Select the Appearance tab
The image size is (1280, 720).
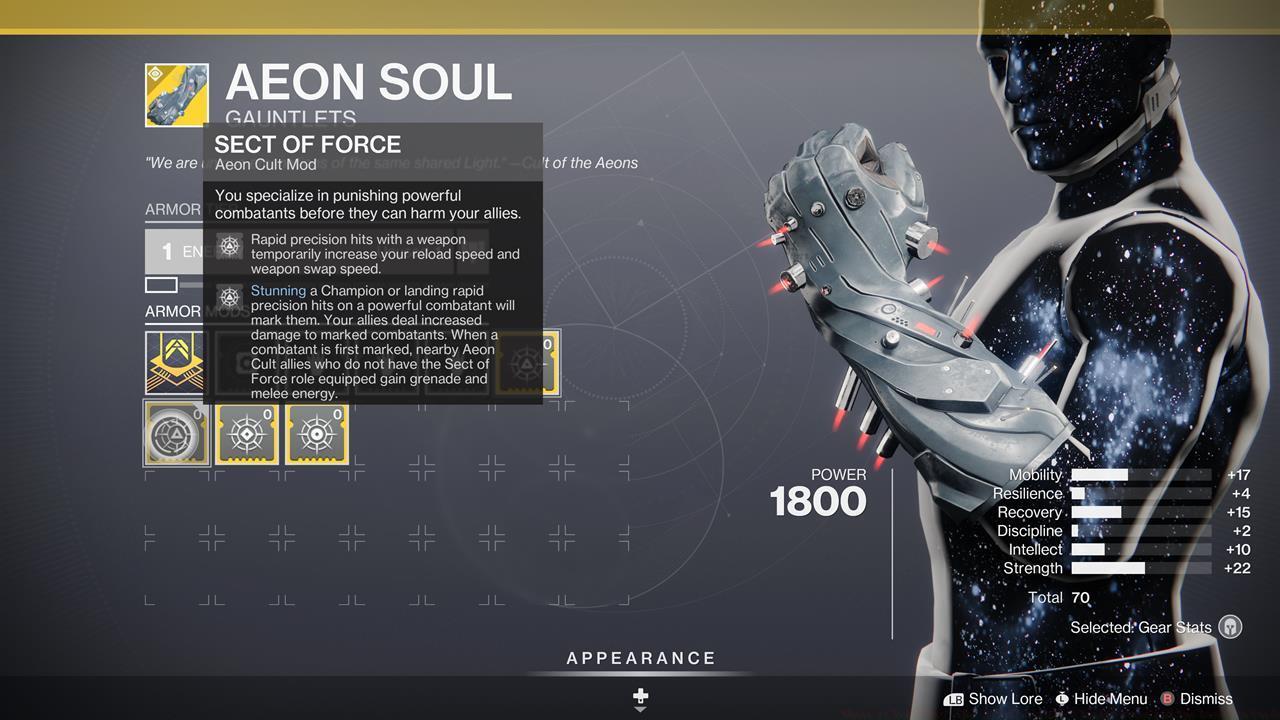point(639,658)
